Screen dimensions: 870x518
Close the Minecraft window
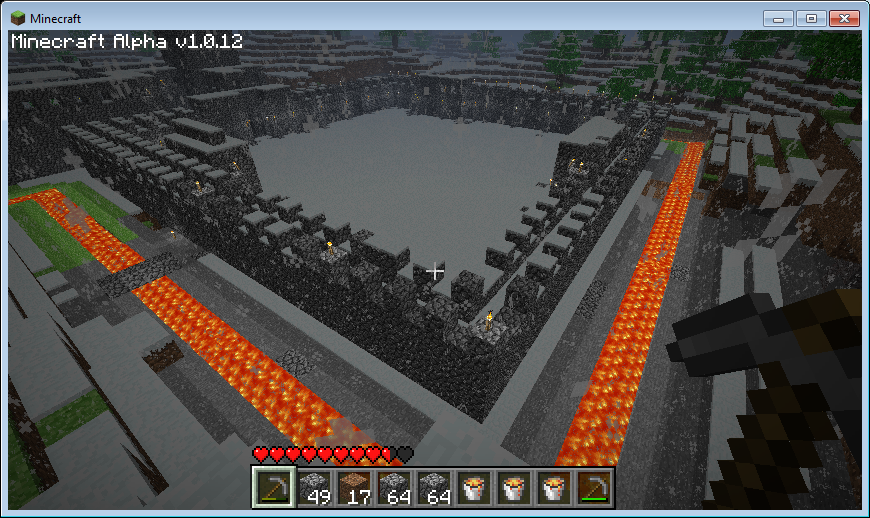pos(844,18)
